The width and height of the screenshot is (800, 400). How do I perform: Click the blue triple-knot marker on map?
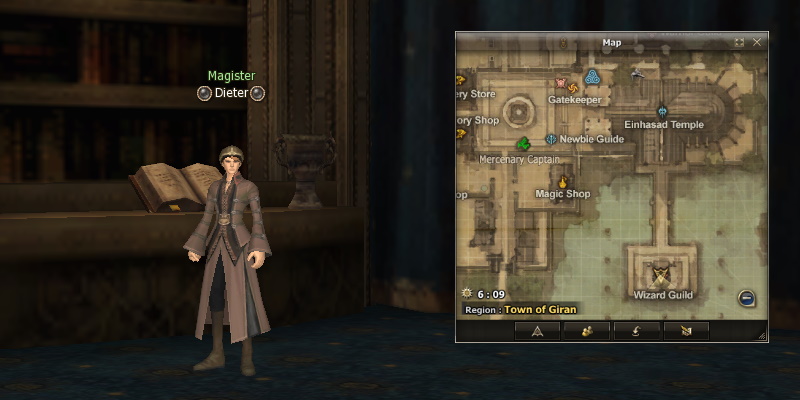coord(592,76)
